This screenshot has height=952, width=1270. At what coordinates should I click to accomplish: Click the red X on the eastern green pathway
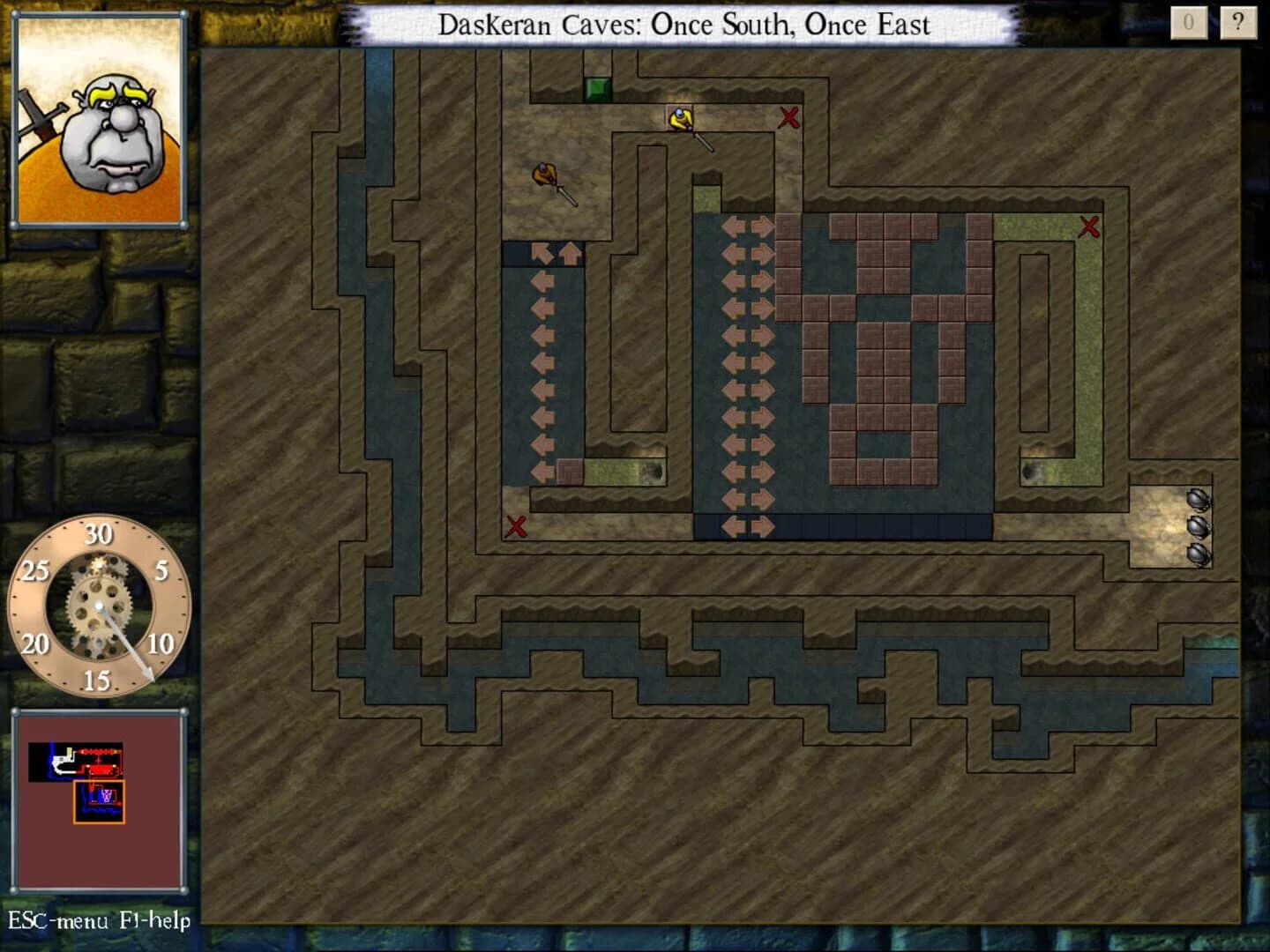tap(1088, 227)
